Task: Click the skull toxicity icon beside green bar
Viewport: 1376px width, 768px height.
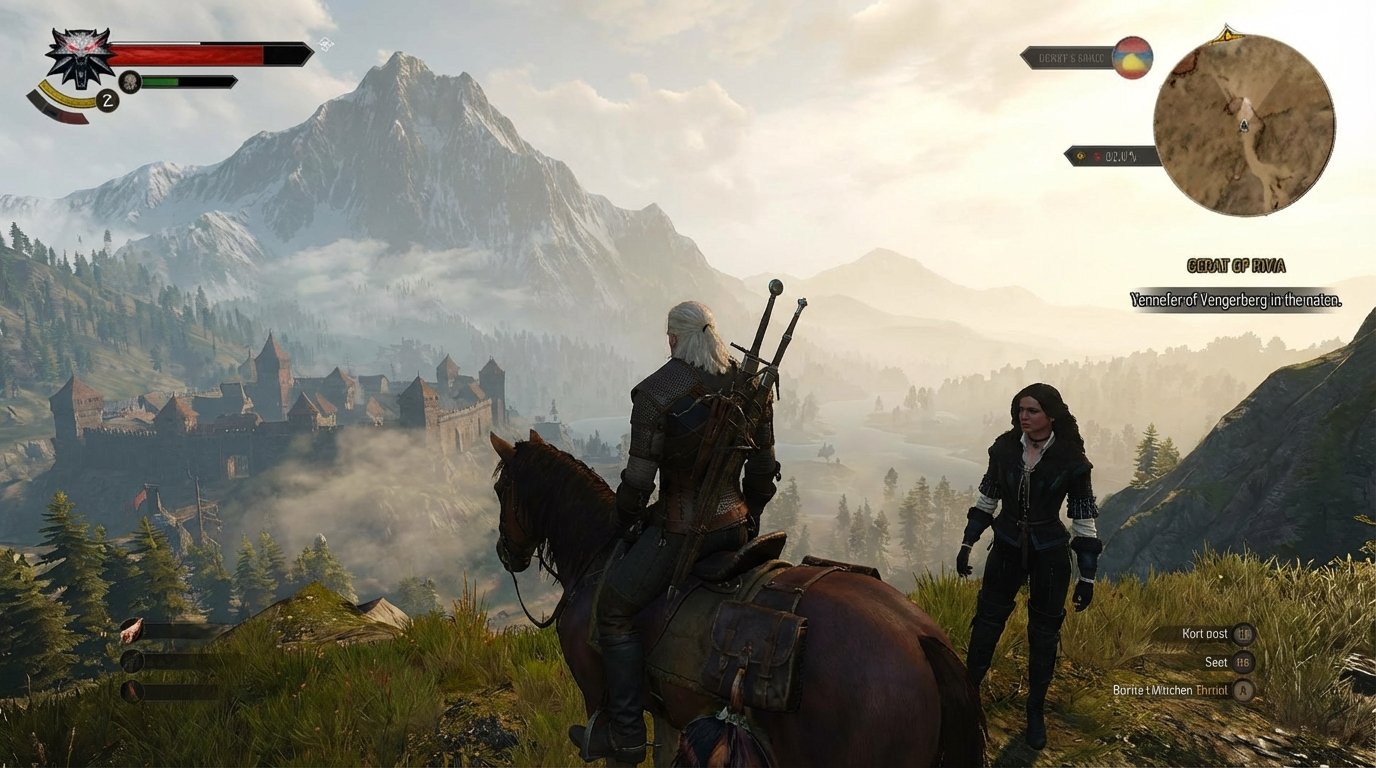Action: tap(128, 81)
